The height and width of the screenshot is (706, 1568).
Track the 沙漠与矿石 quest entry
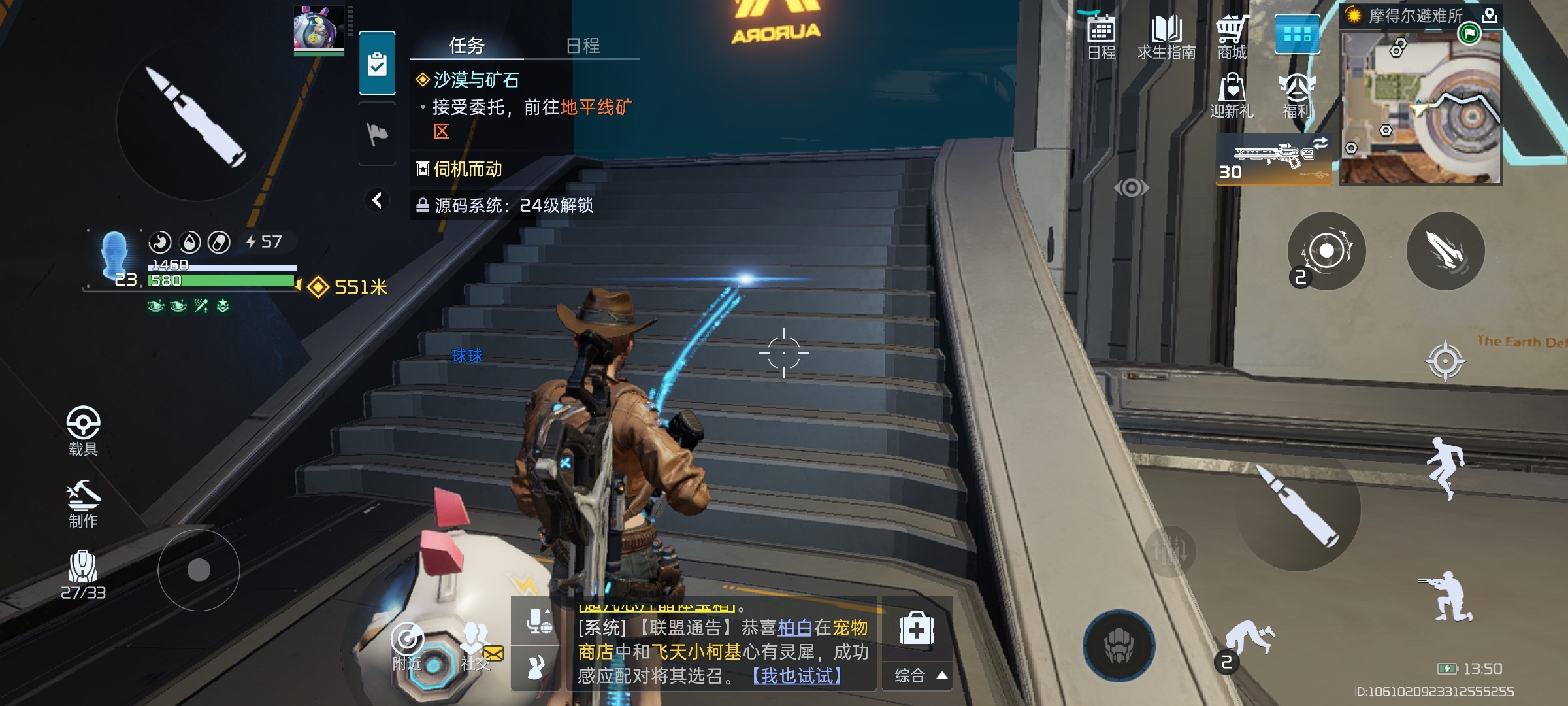[x=476, y=80]
